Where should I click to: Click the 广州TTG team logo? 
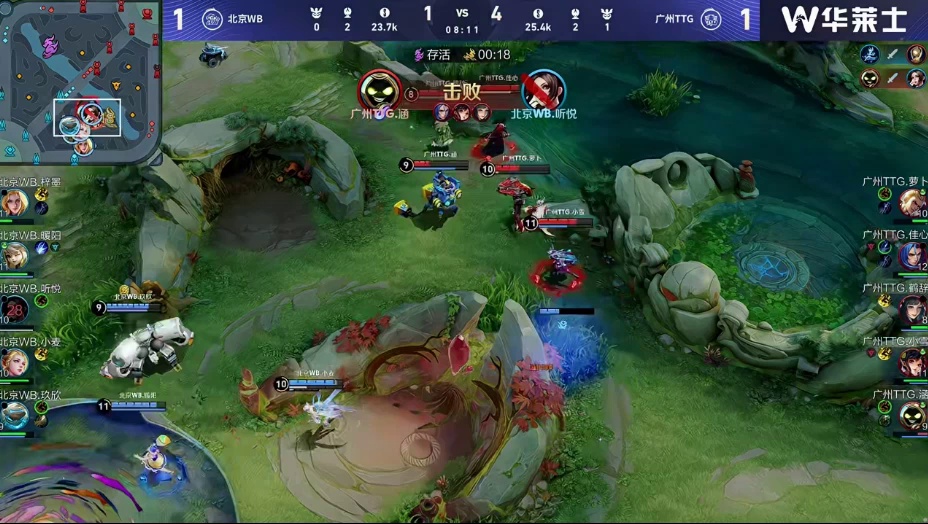click(711, 19)
